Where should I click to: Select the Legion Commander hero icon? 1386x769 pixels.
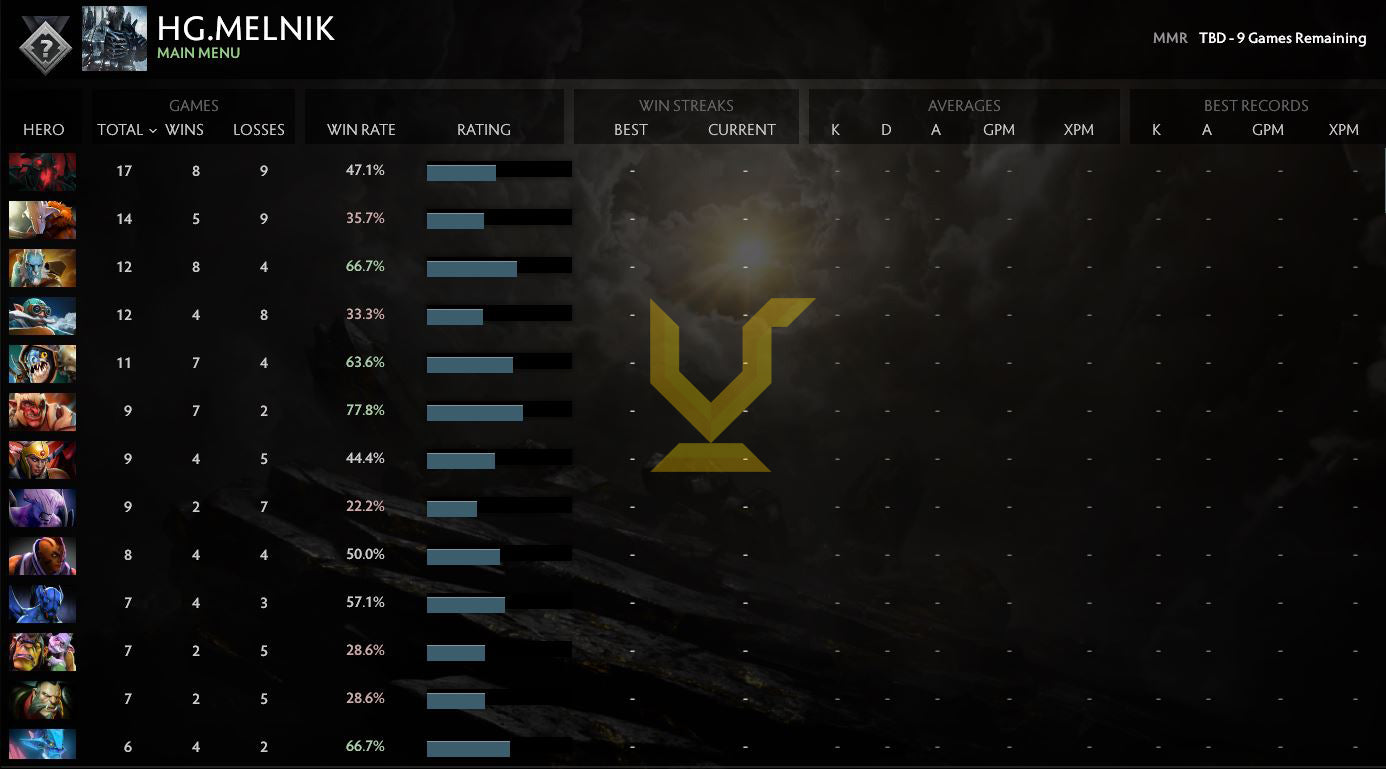tap(42, 458)
